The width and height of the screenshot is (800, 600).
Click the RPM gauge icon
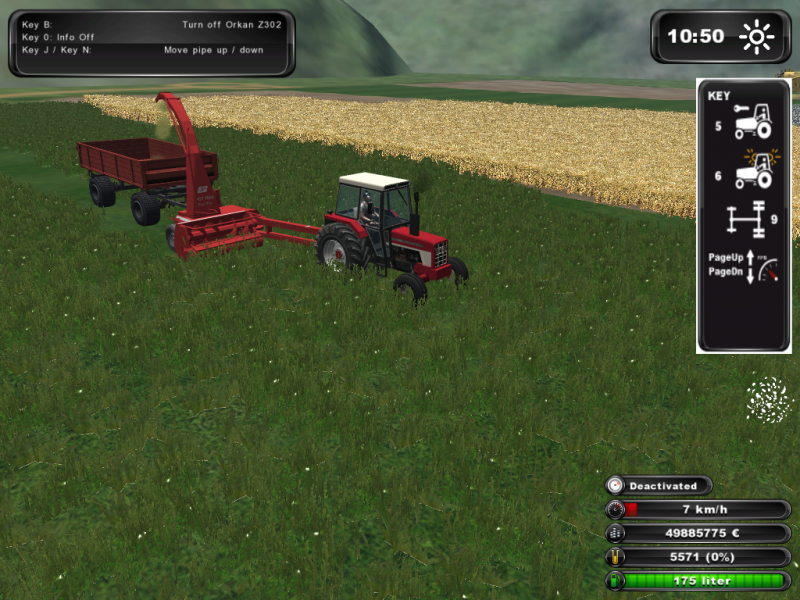[765, 270]
